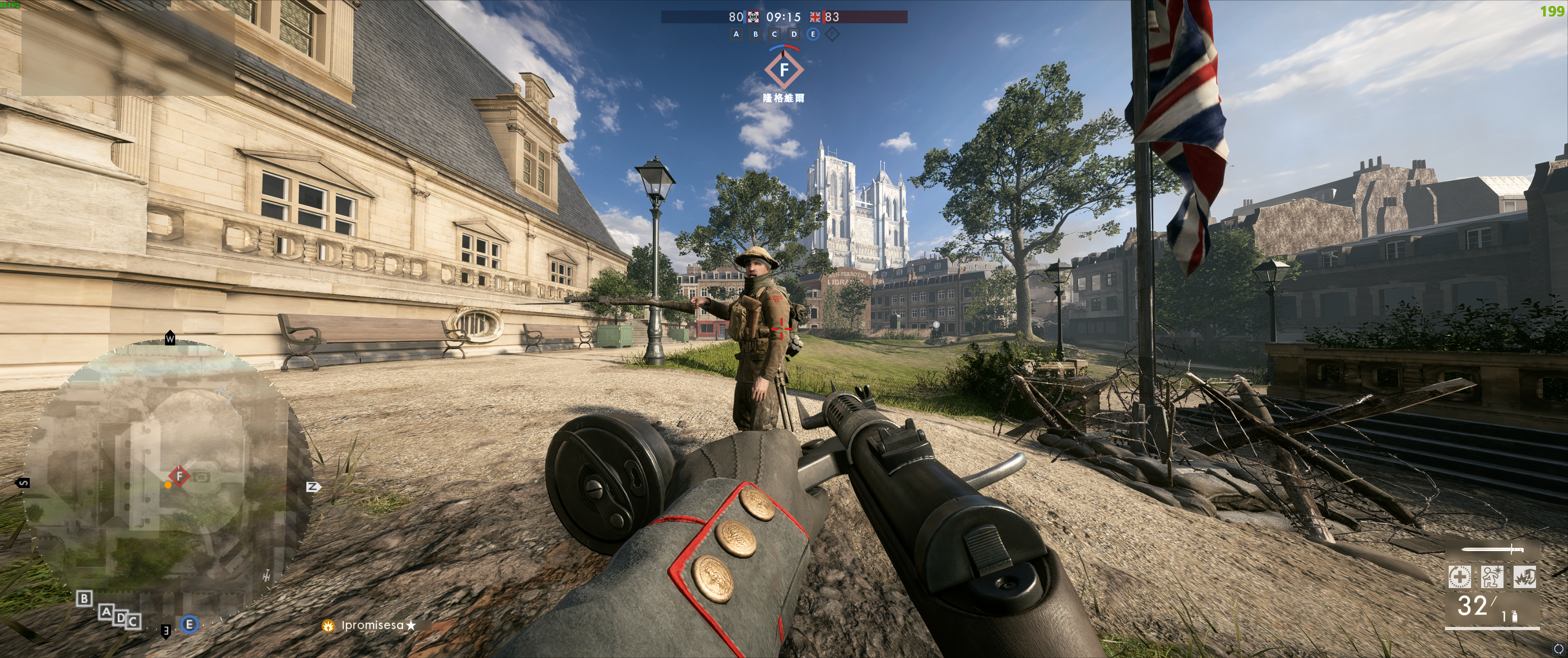
Task: Choose the explosion shield gadget icon
Action: click(x=1525, y=577)
